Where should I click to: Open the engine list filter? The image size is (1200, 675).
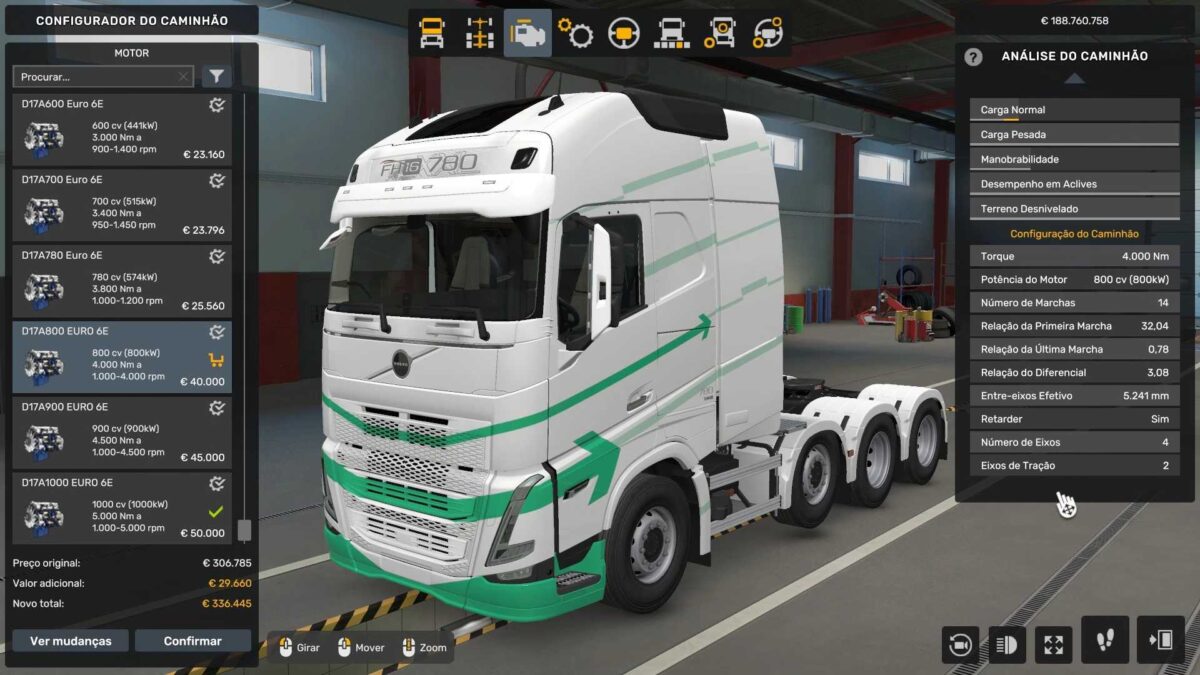(x=217, y=76)
